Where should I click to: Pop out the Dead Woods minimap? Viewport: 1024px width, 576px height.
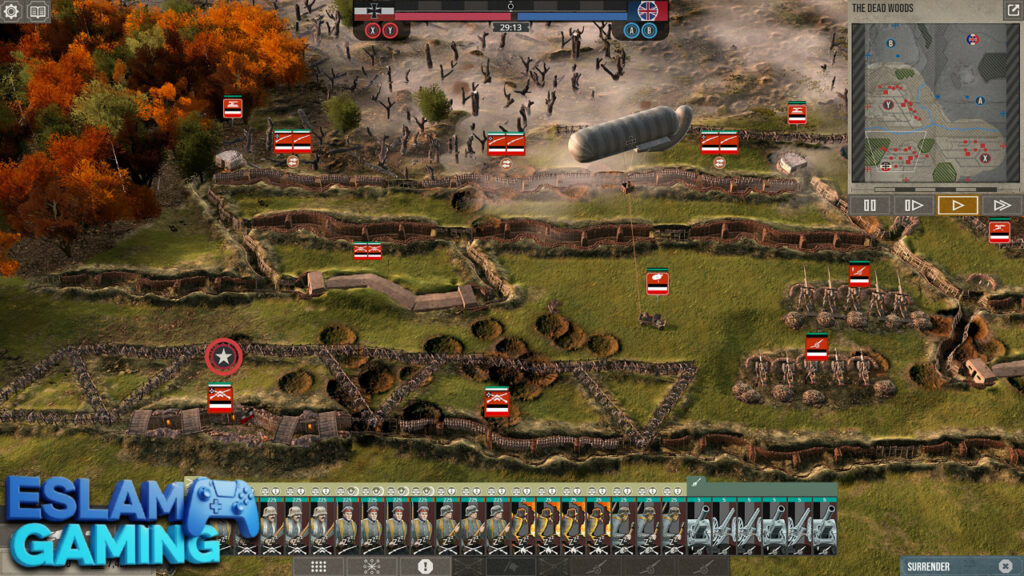(x=1011, y=10)
